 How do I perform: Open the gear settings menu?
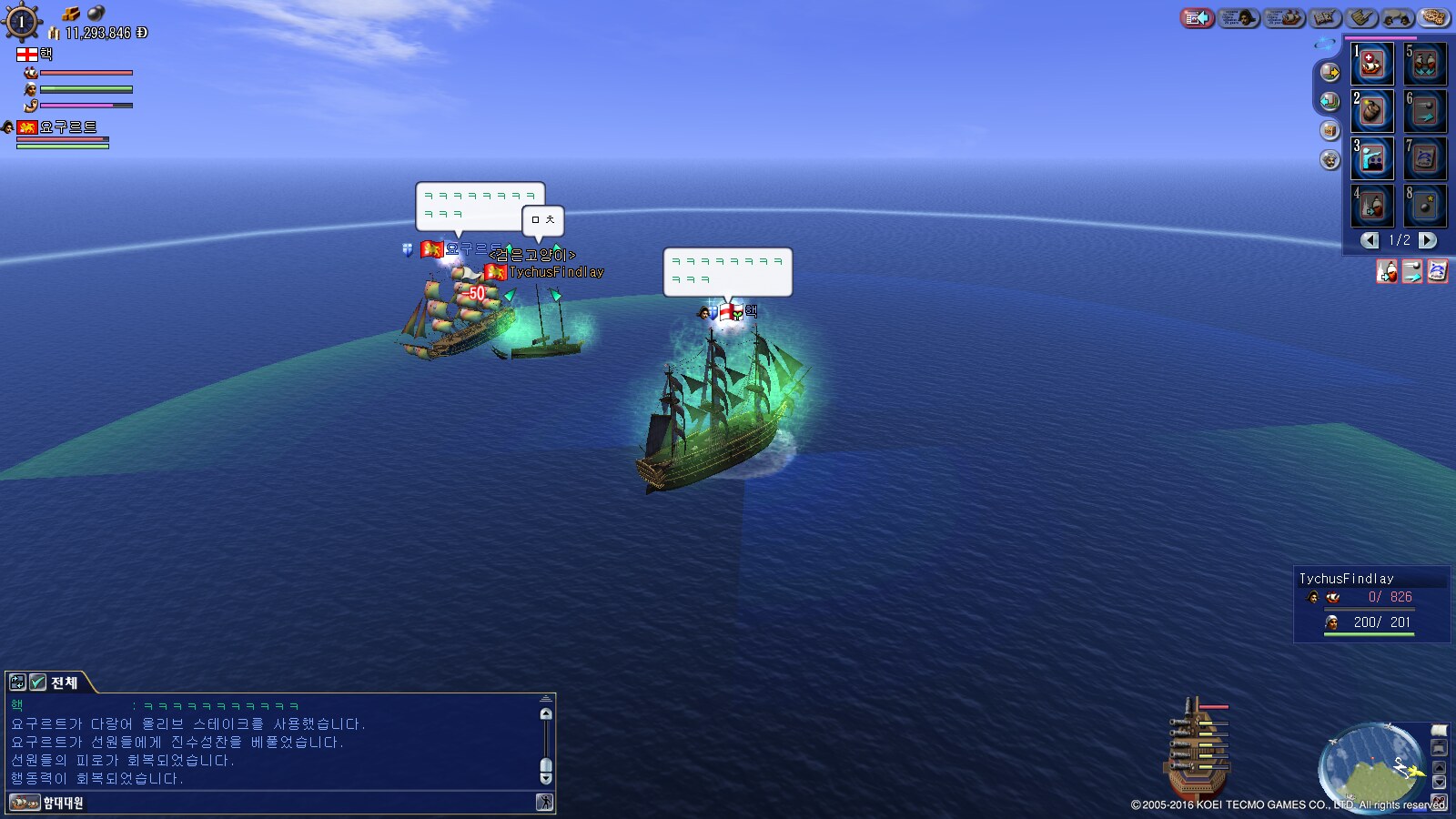point(1432,17)
